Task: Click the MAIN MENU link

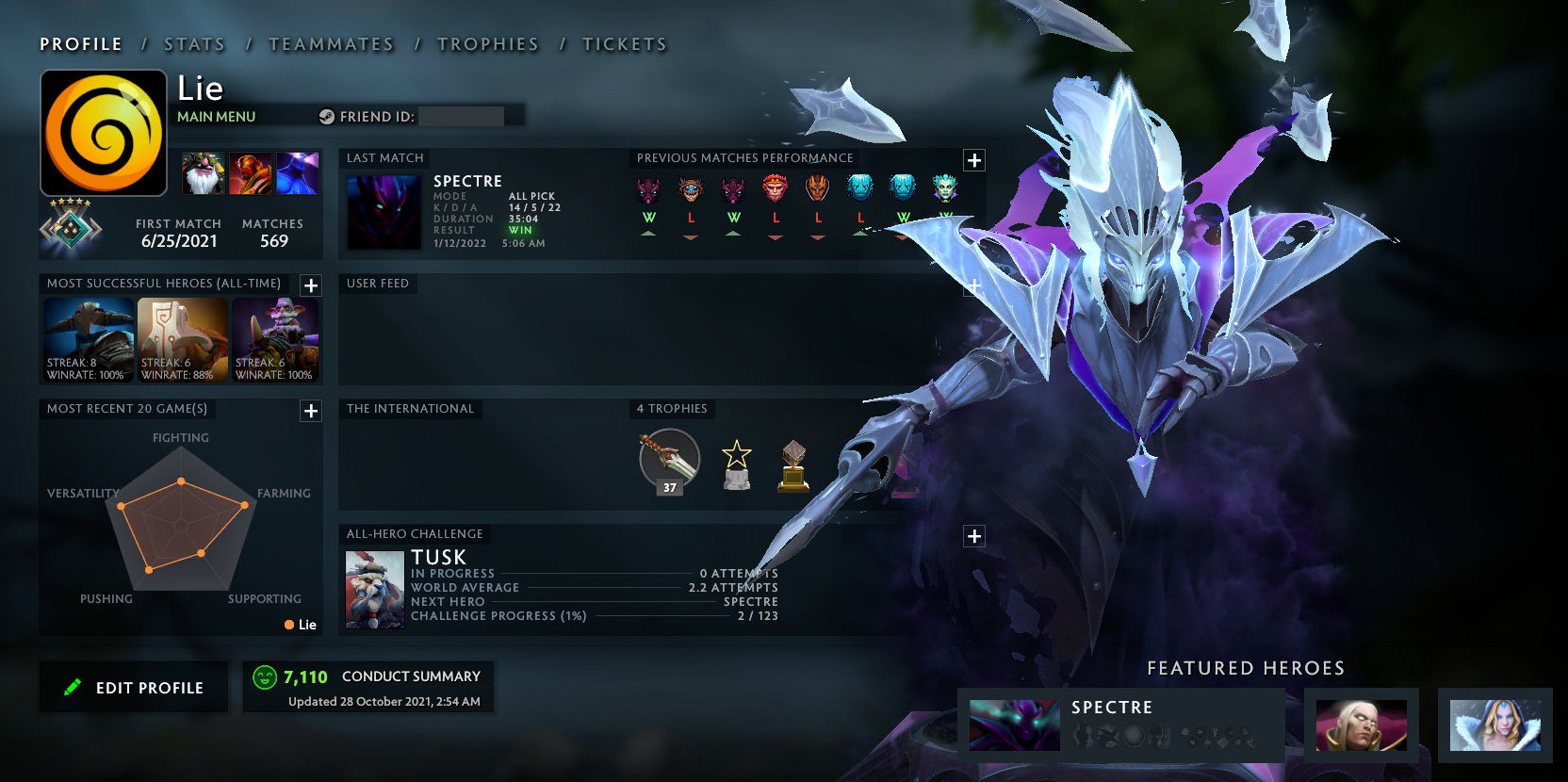Action: (x=216, y=116)
